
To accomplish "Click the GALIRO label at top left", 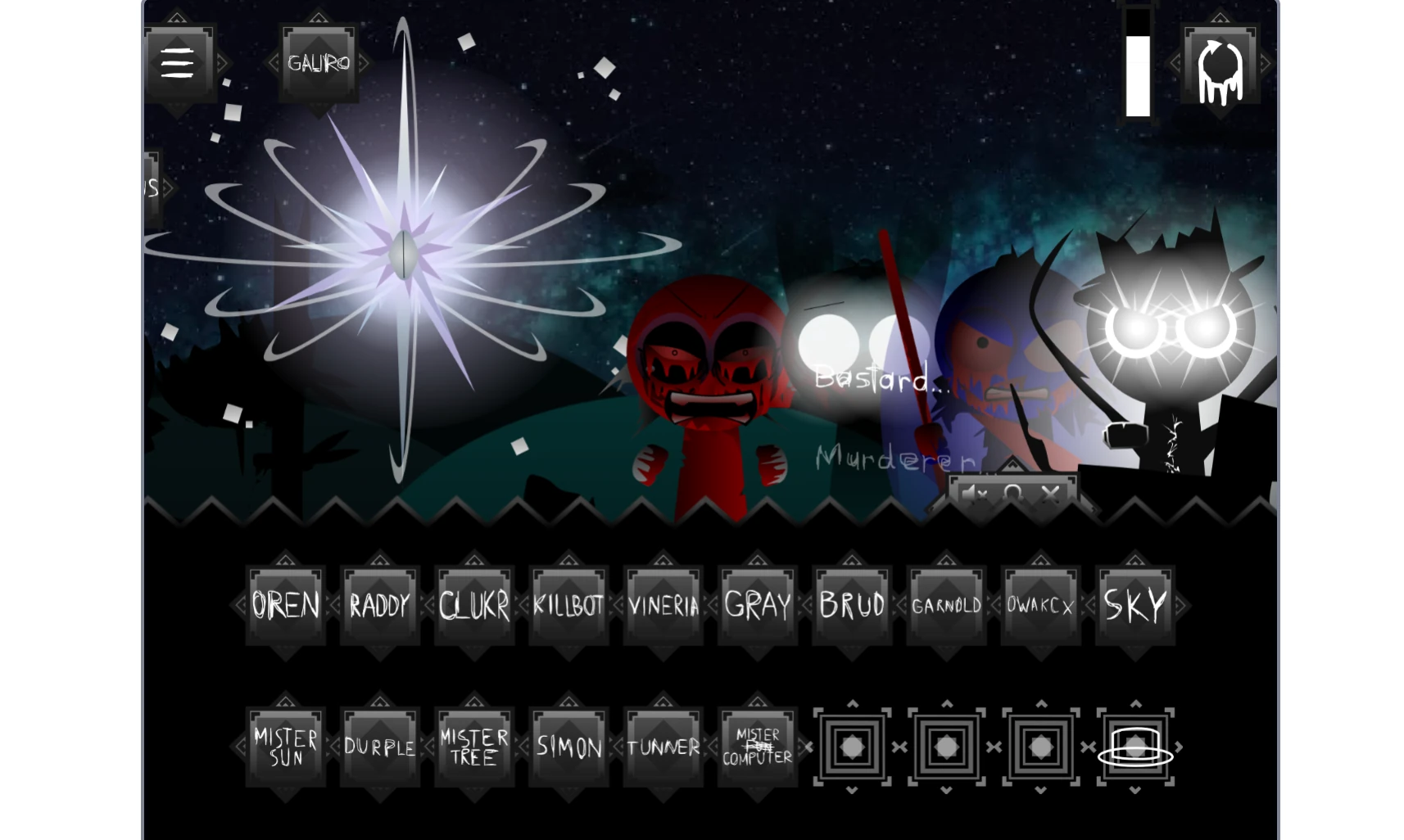I will [317, 64].
